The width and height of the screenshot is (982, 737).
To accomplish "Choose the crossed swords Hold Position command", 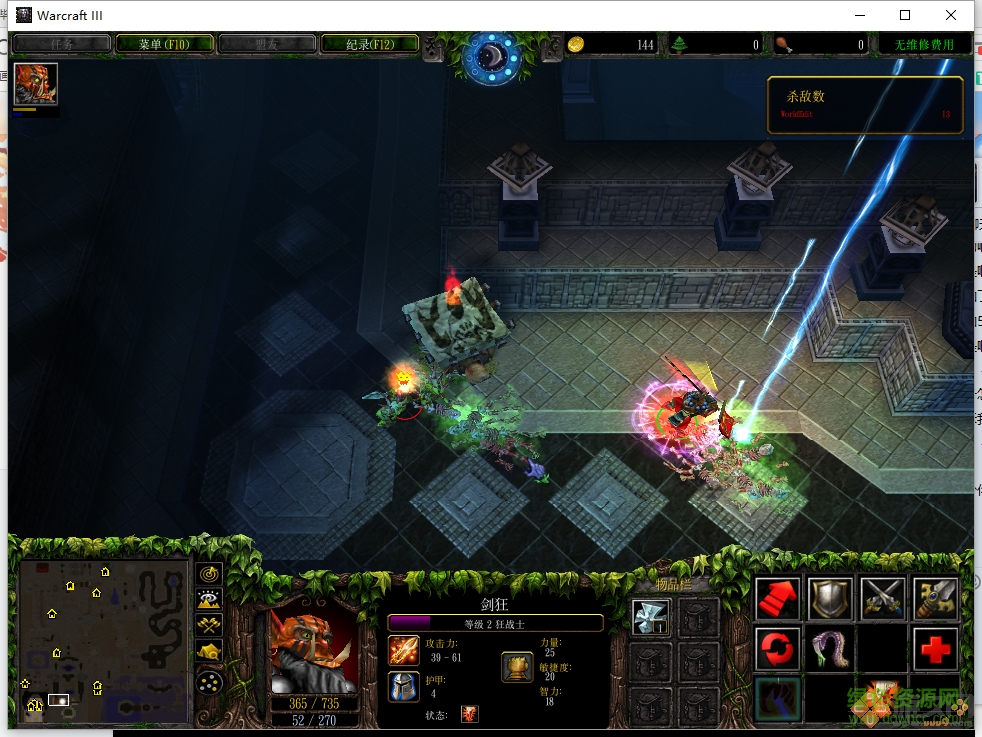I will pyautogui.click(x=883, y=599).
